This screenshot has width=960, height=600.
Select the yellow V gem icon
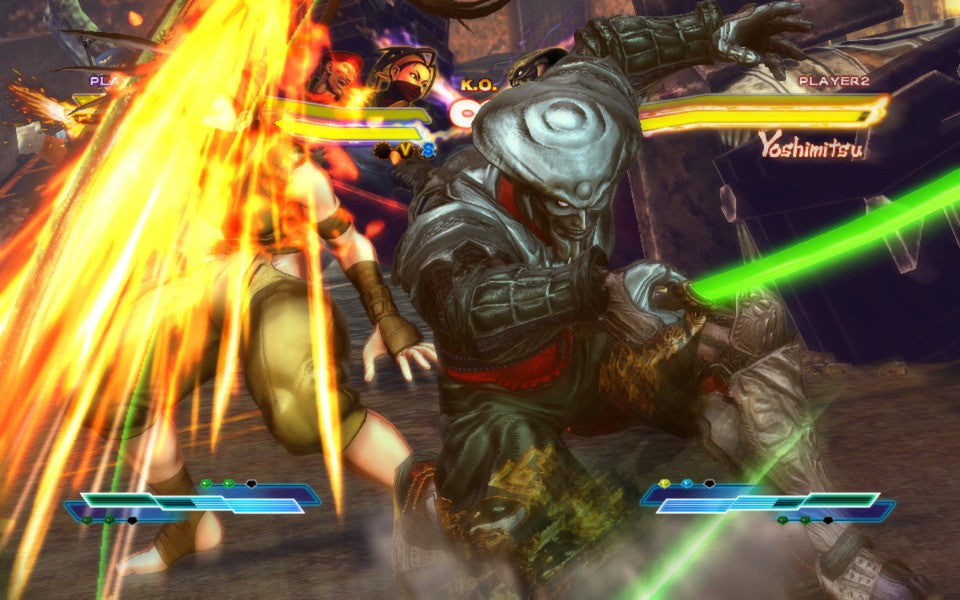pyautogui.click(x=405, y=150)
